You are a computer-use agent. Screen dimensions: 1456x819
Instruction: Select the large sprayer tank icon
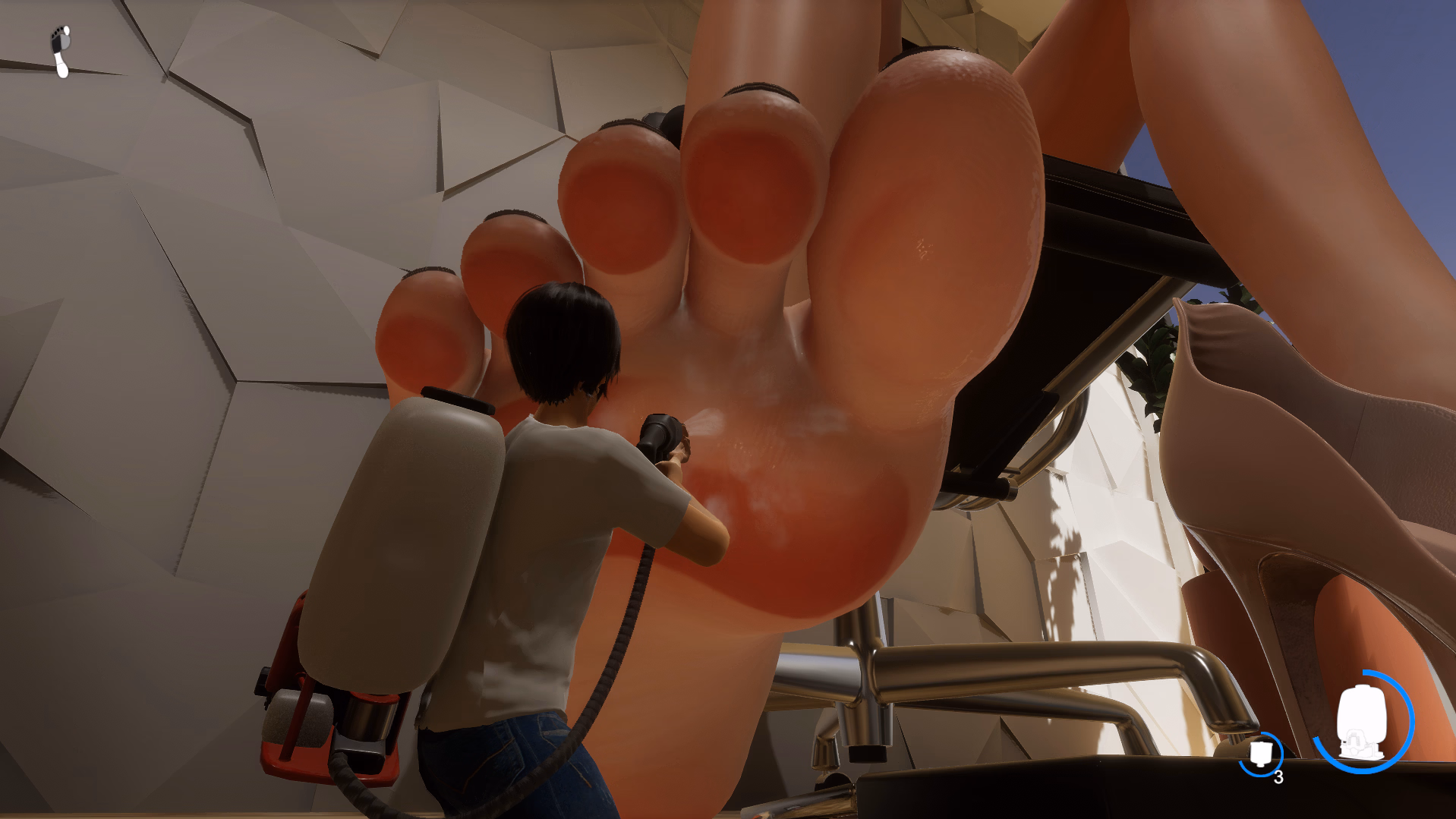pos(1363,722)
